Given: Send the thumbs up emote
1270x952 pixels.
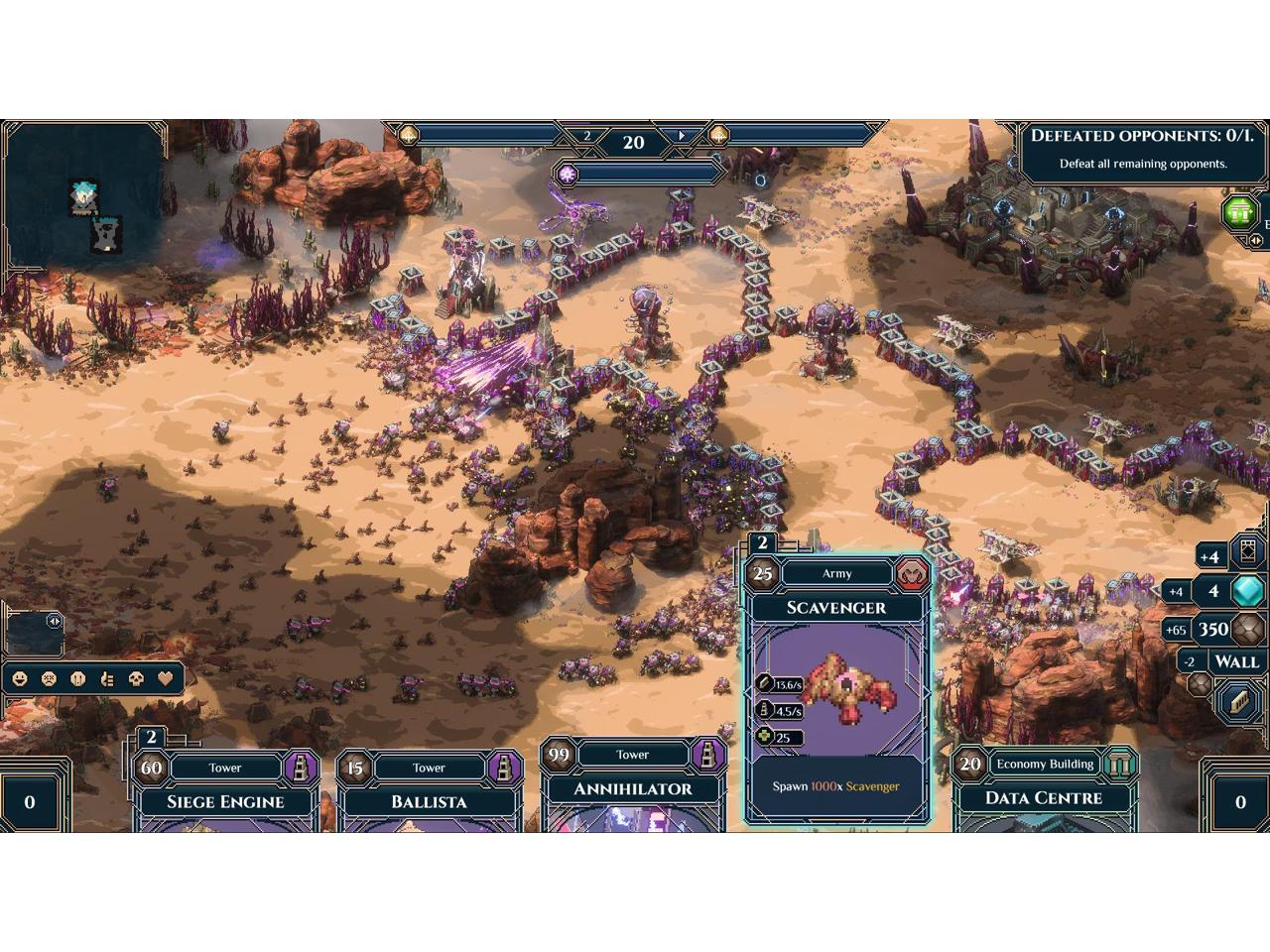Looking at the screenshot, I should coord(108,679).
